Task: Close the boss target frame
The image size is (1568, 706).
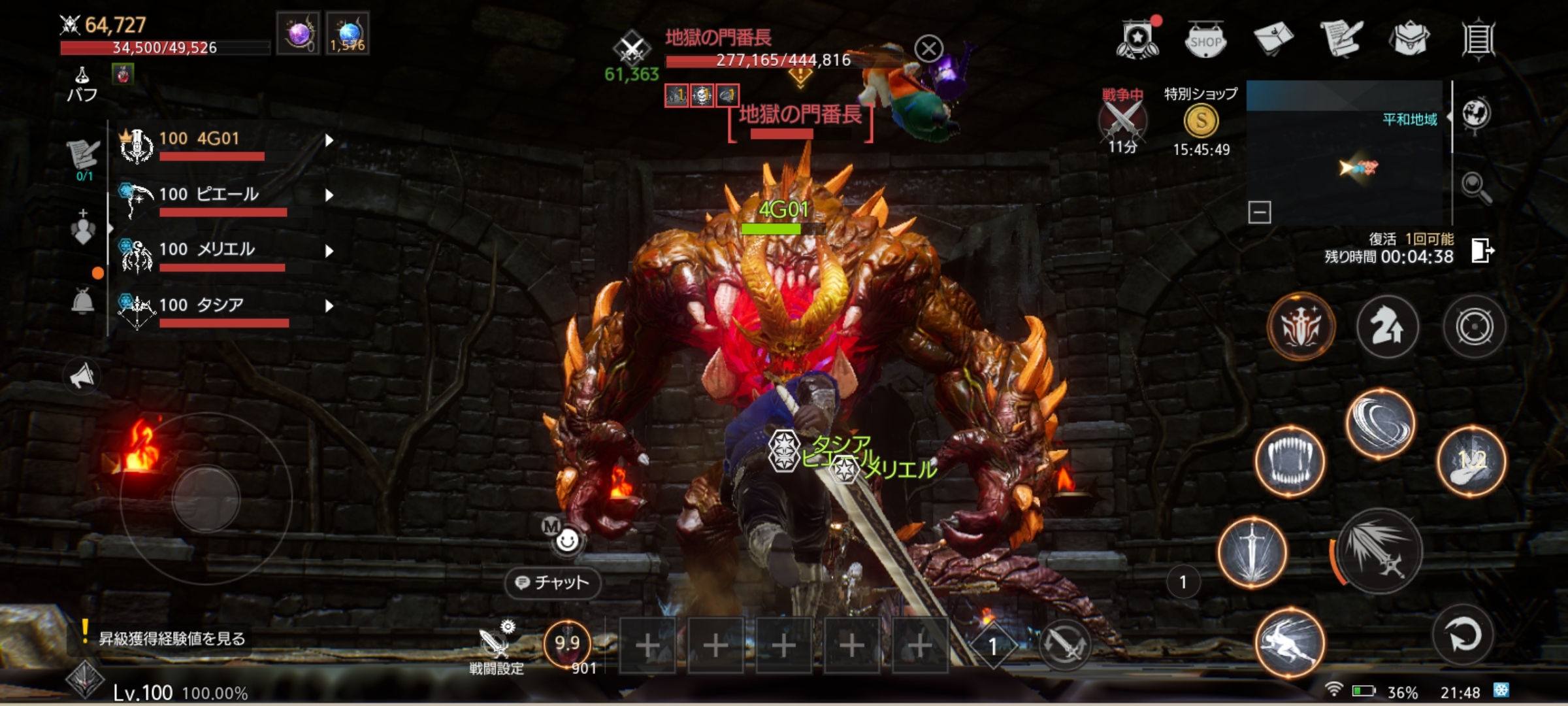Action: click(928, 48)
